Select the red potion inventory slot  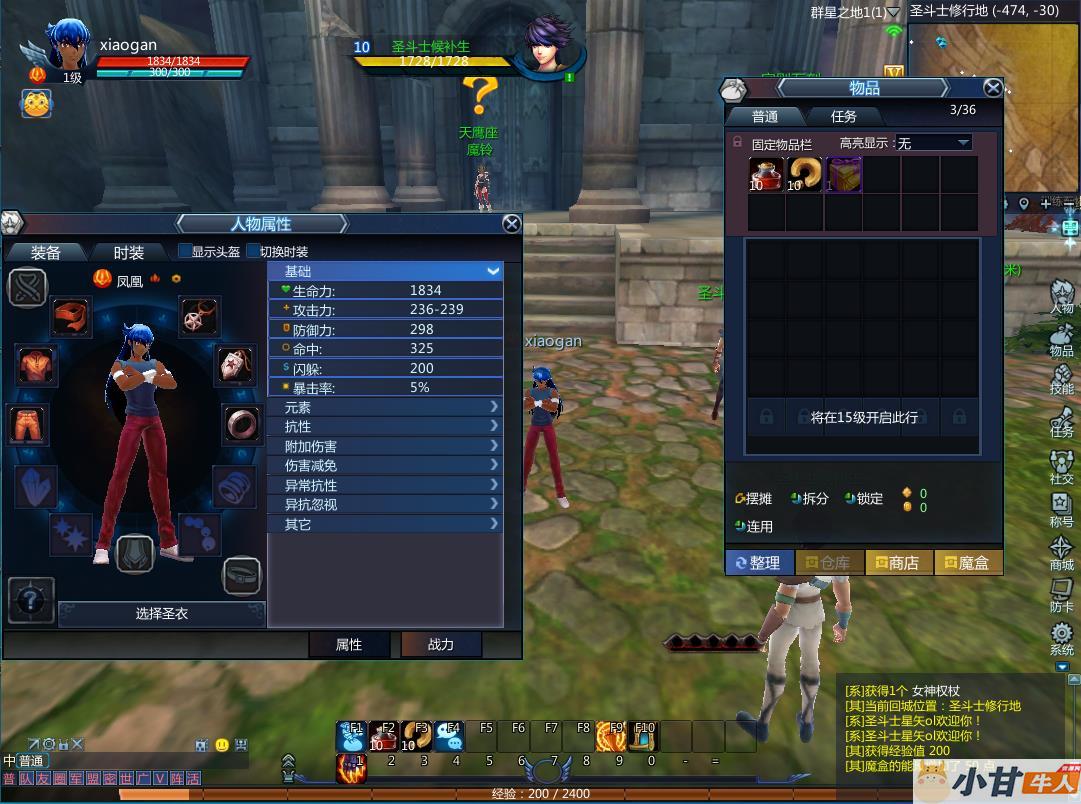pos(766,174)
